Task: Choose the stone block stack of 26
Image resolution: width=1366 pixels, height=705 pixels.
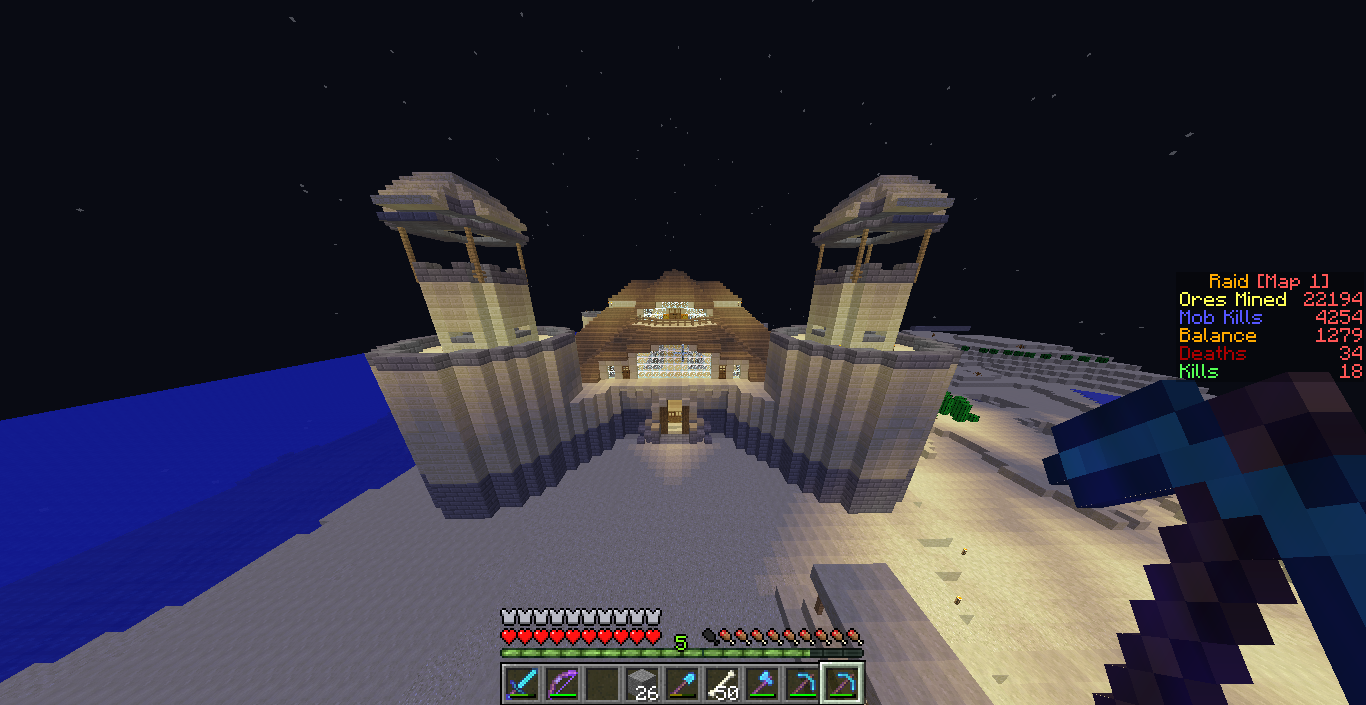Action: pyautogui.click(x=642, y=684)
